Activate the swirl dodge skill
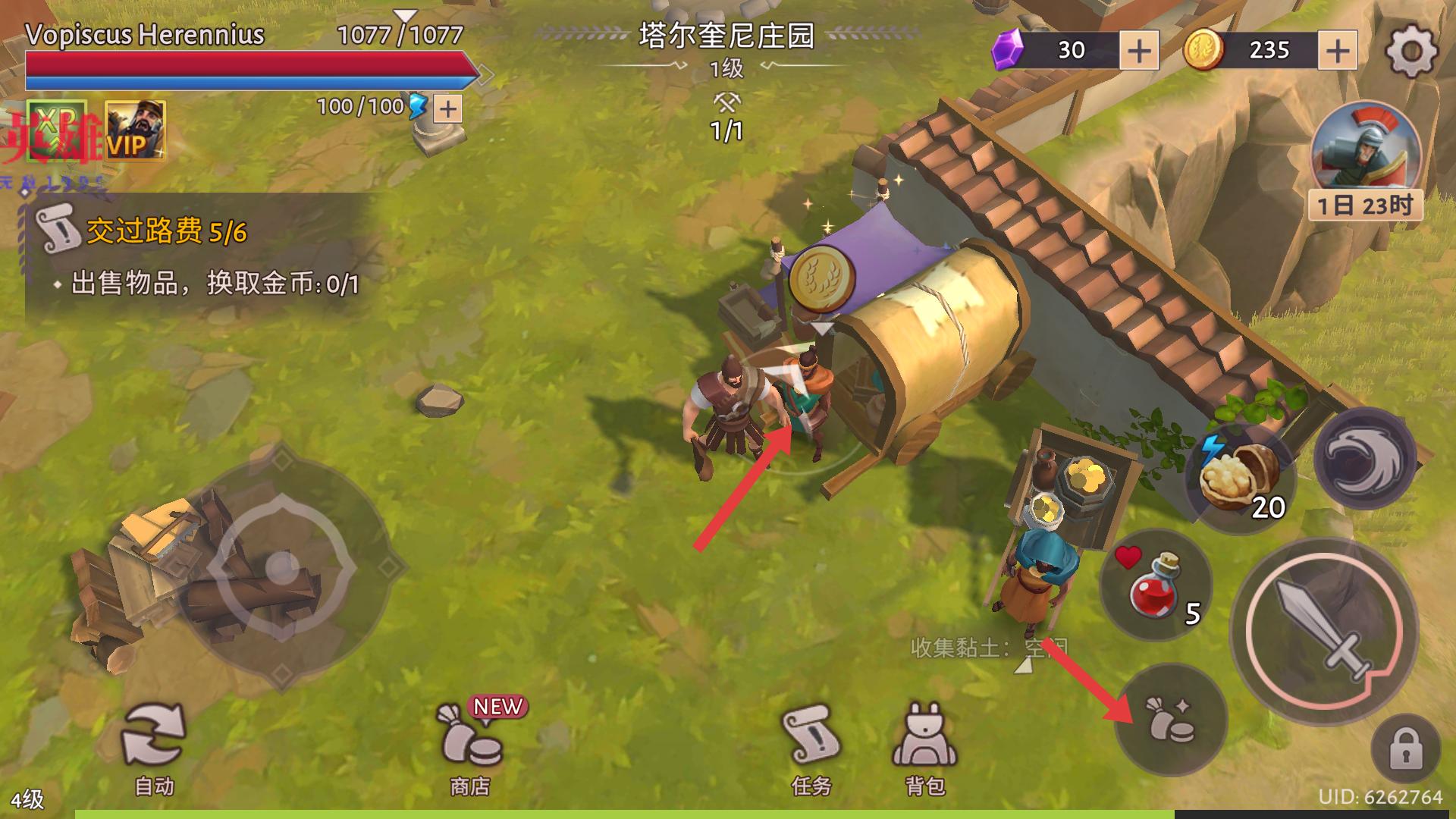The image size is (1456, 819). click(1364, 460)
